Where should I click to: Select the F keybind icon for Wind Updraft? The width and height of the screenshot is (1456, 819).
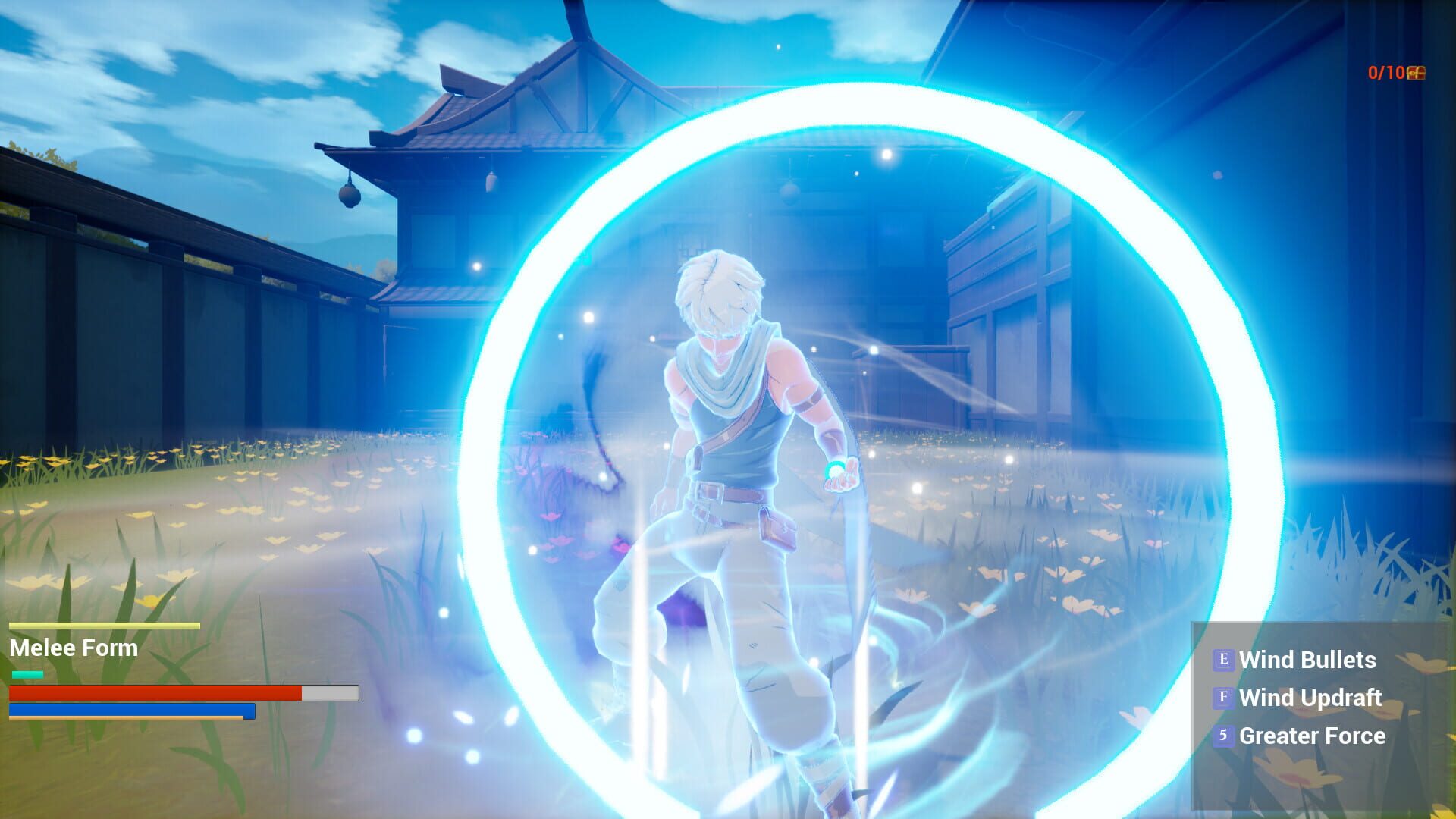[1224, 697]
